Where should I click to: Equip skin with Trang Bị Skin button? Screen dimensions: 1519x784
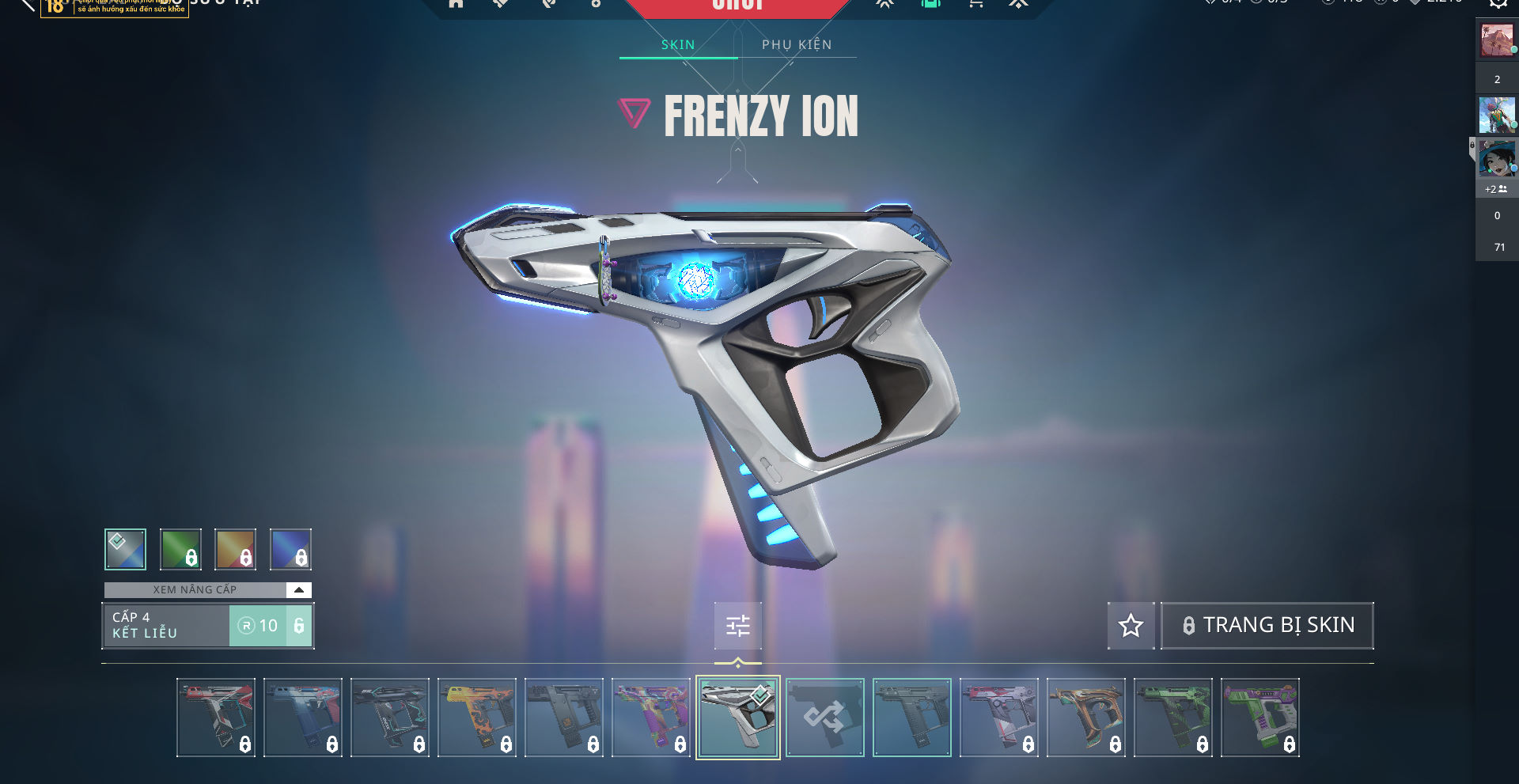tap(1267, 626)
